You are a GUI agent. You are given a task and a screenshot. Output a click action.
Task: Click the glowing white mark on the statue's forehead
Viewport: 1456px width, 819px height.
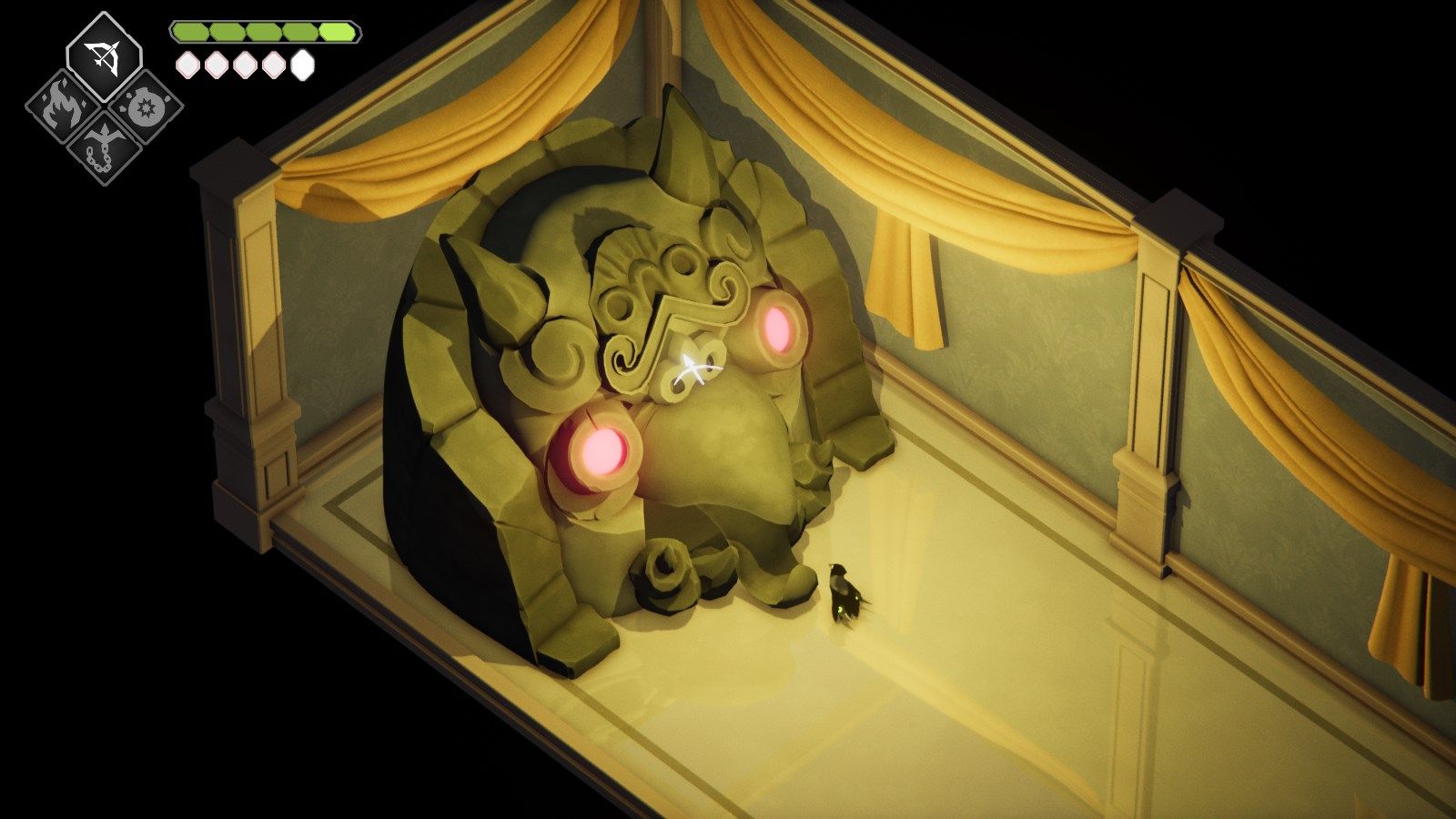pyautogui.click(x=693, y=365)
